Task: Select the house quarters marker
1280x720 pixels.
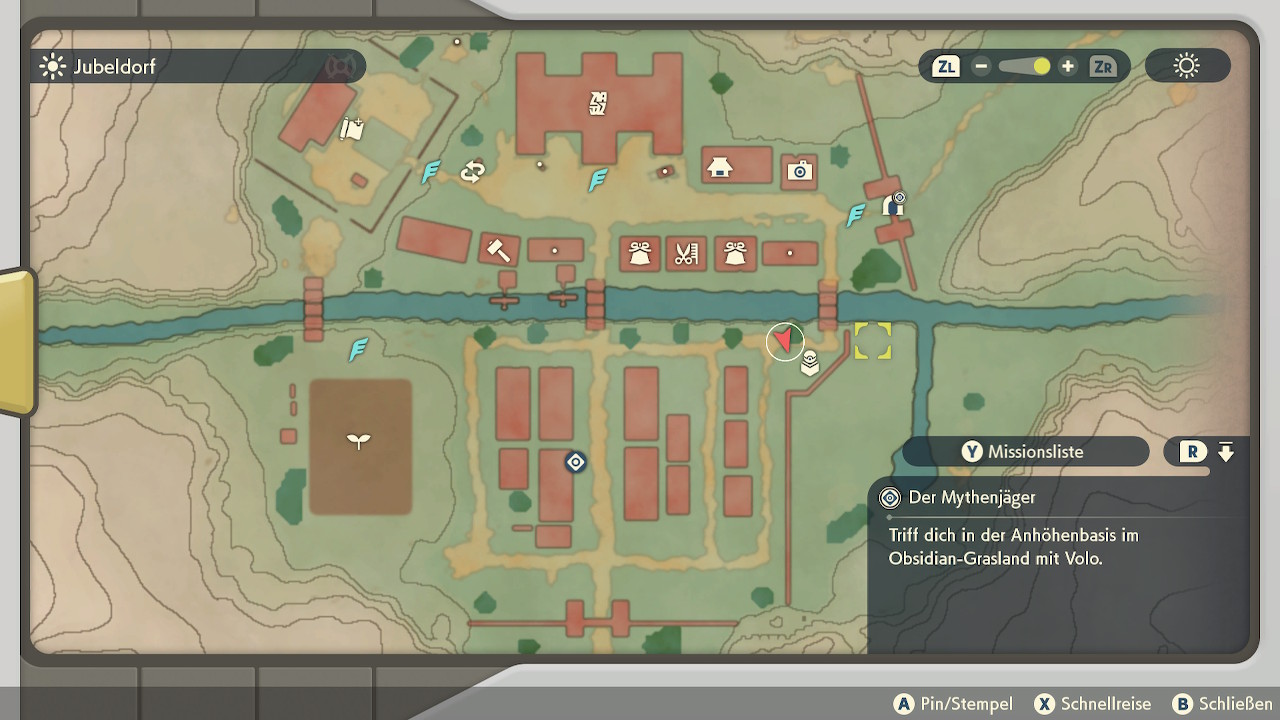Action: click(x=719, y=167)
